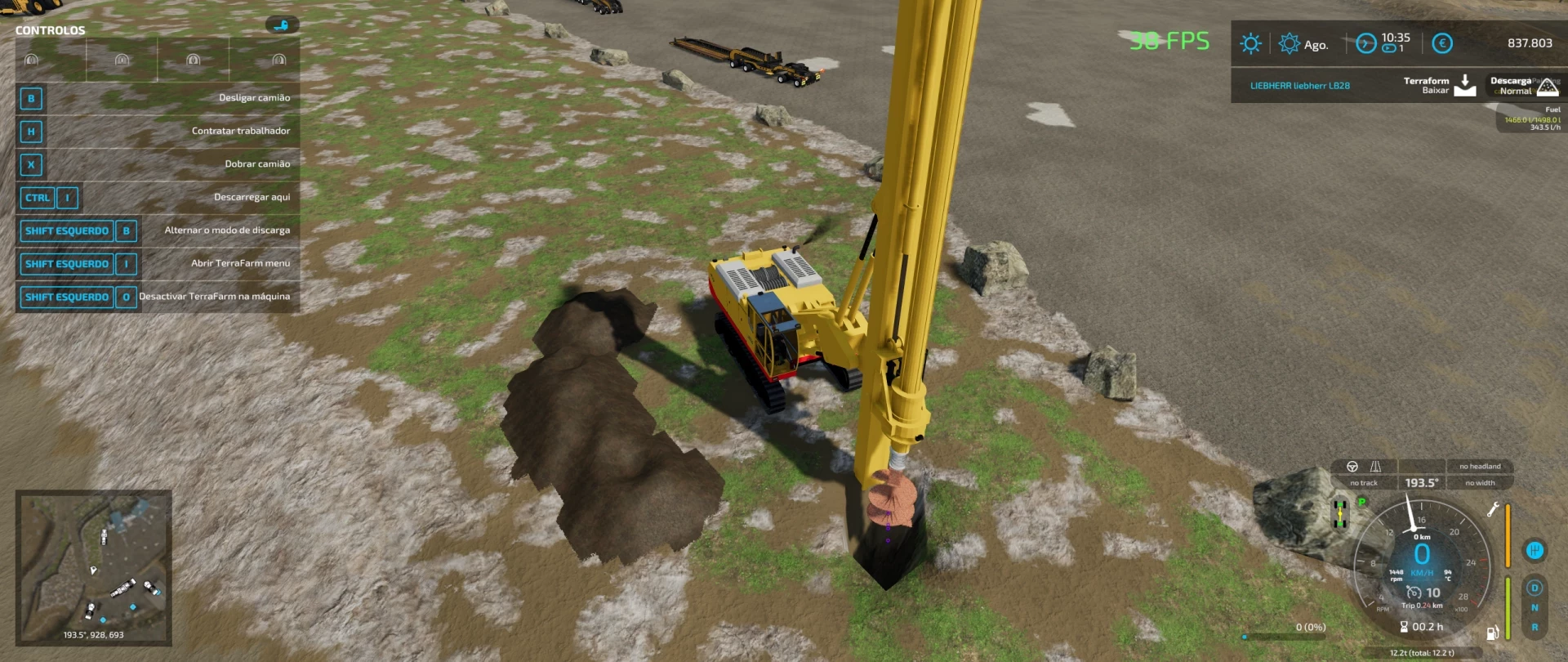This screenshot has height=662, width=1568.
Task: Click Contratar trabalhador to hire a worker
Action: [241, 130]
